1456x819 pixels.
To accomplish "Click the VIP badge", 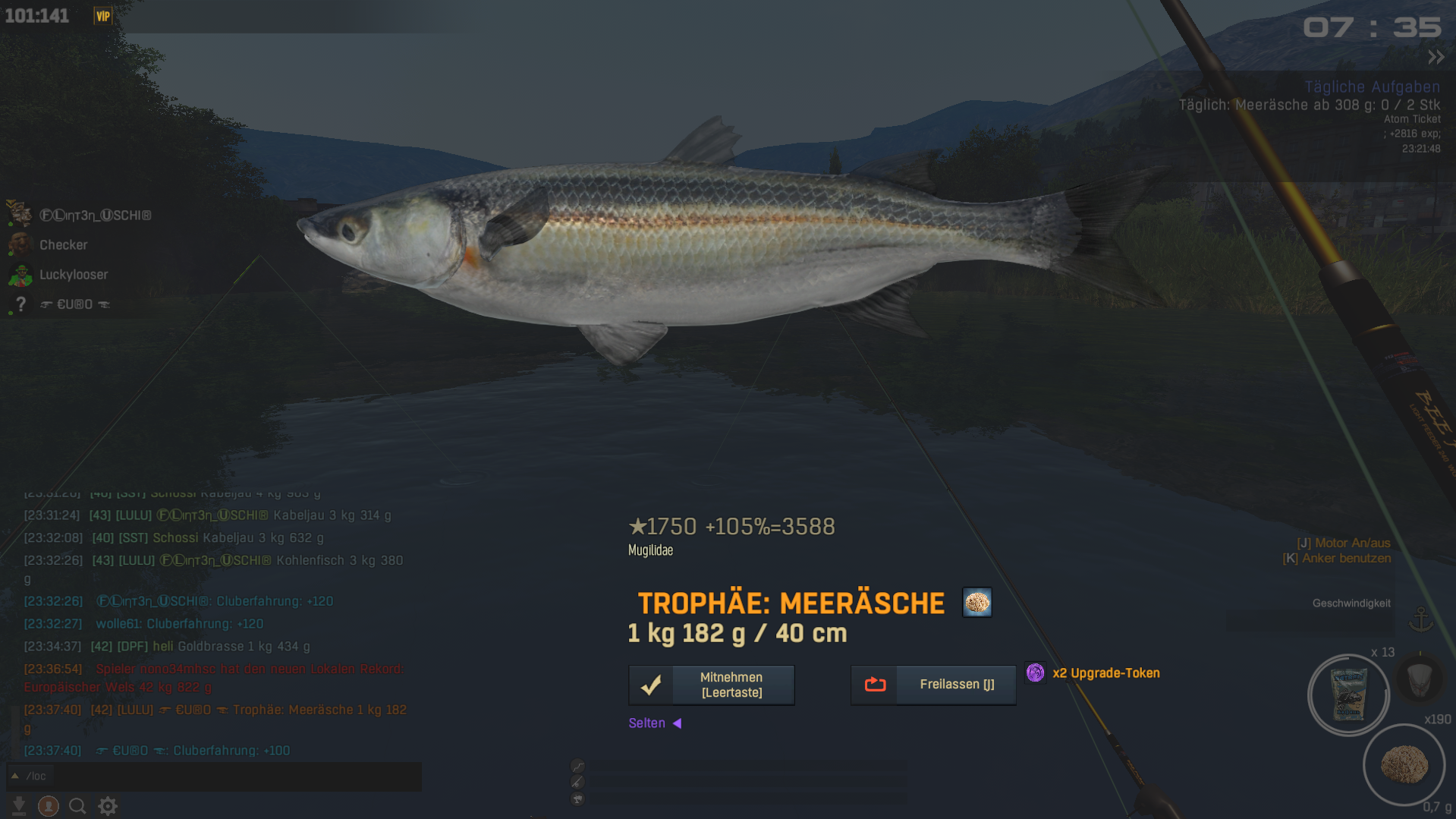I will point(102,16).
